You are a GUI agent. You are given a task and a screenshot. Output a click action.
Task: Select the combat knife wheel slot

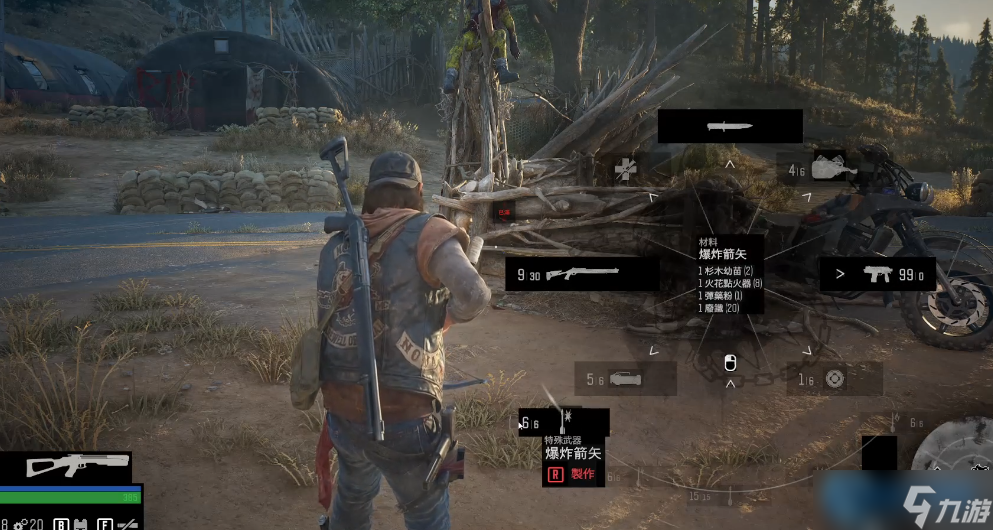pos(730,126)
